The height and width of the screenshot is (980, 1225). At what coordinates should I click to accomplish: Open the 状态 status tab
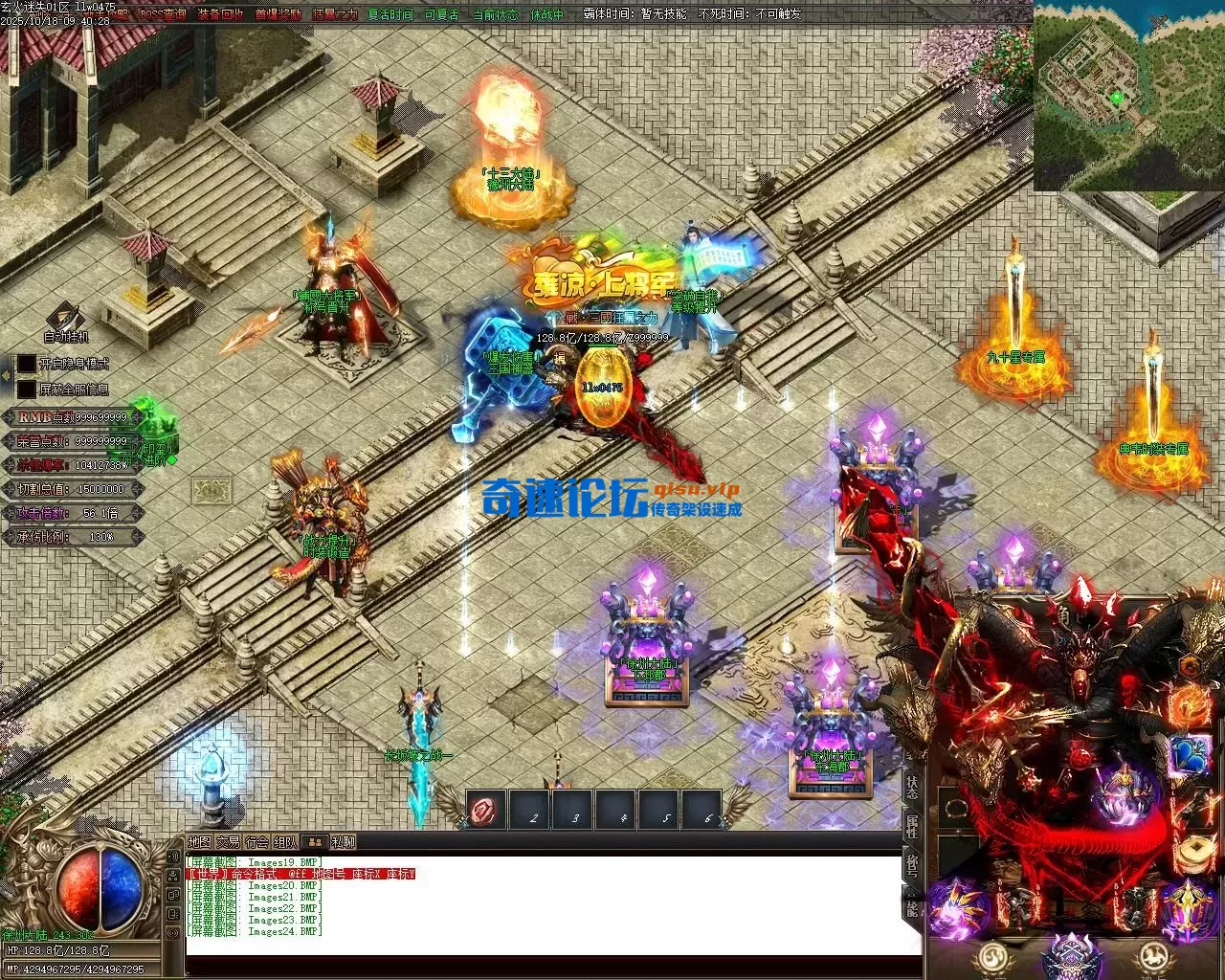[911, 788]
